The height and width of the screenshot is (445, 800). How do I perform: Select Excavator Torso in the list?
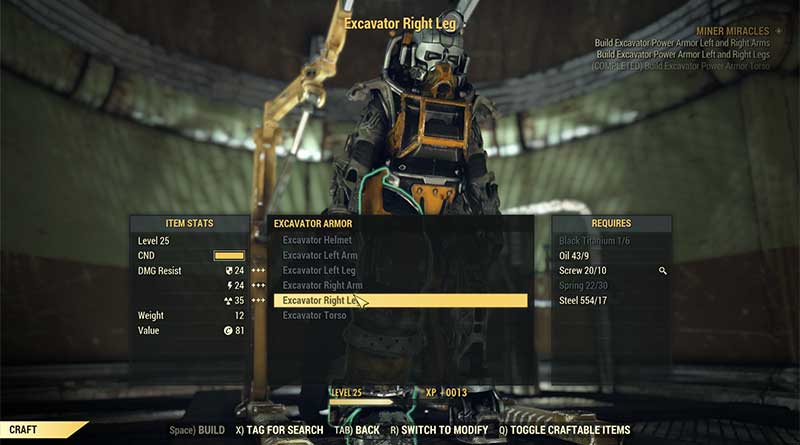(x=314, y=316)
